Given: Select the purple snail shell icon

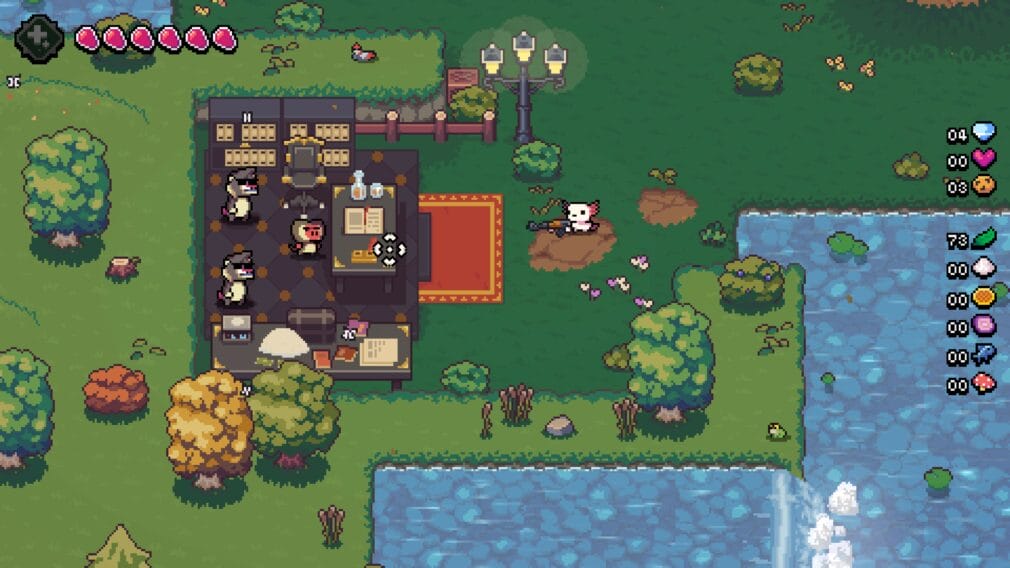Looking at the screenshot, I should pyautogui.click(x=984, y=326).
